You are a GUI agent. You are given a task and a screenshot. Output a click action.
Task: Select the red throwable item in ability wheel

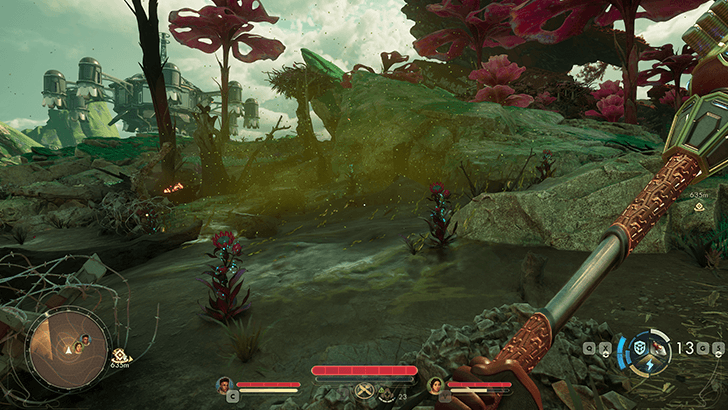coord(656,347)
